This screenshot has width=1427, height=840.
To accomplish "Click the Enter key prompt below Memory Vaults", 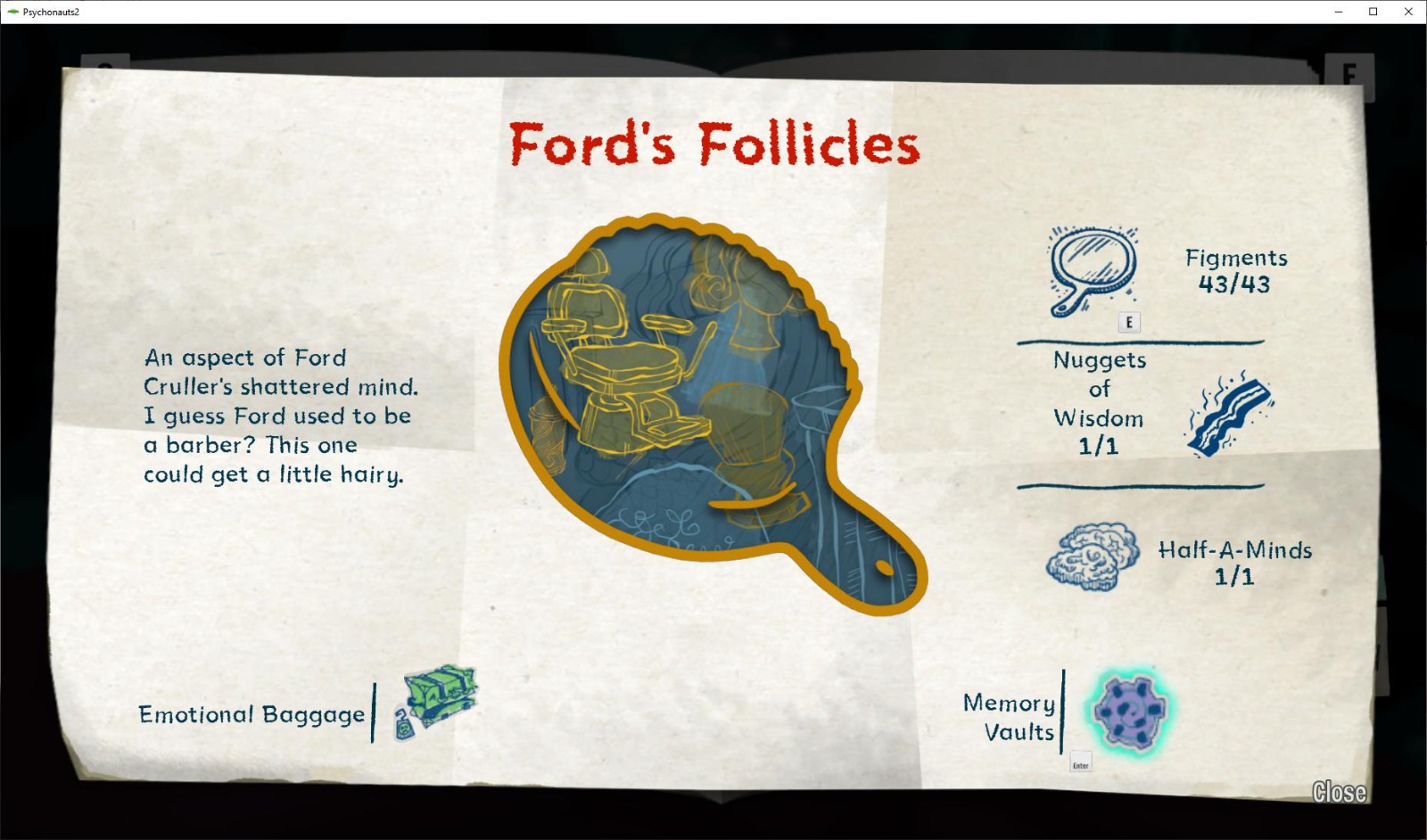I will pyautogui.click(x=1079, y=763).
